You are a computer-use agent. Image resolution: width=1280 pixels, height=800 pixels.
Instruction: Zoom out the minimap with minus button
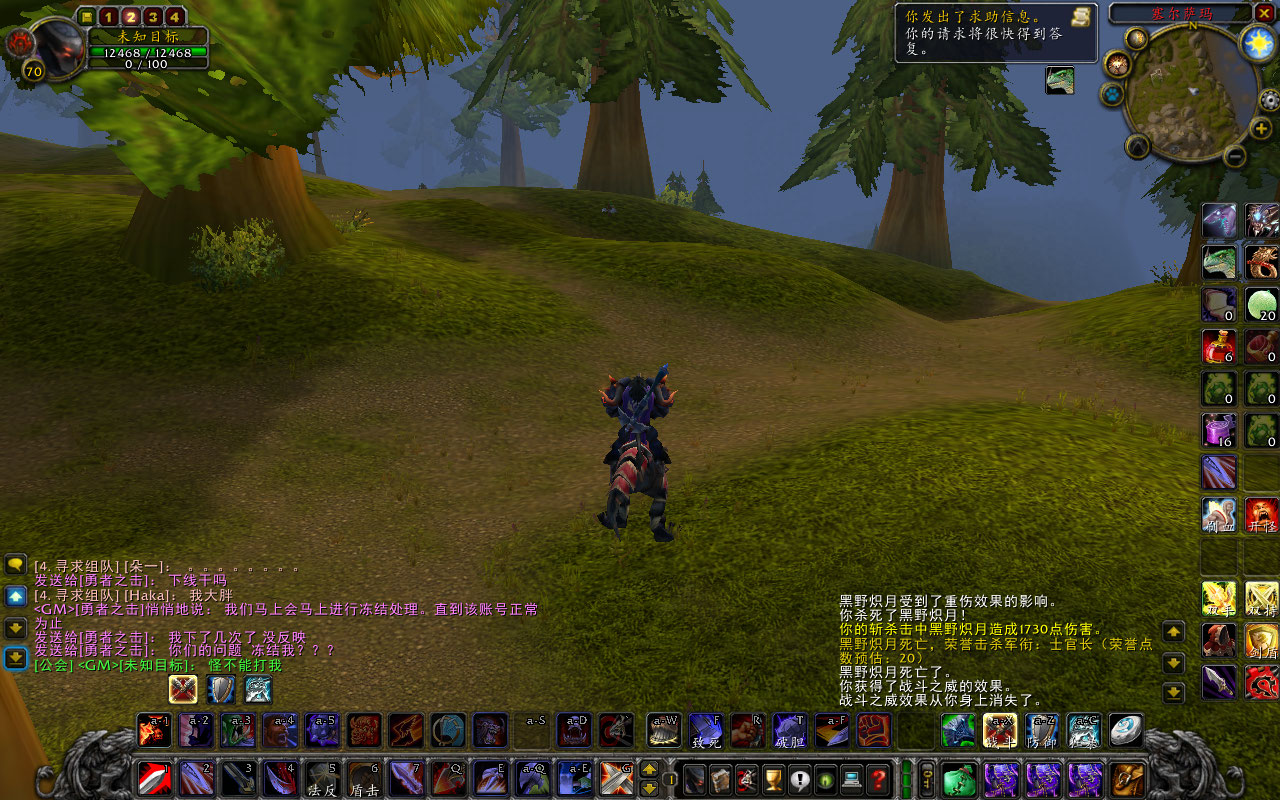point(1235,156)
